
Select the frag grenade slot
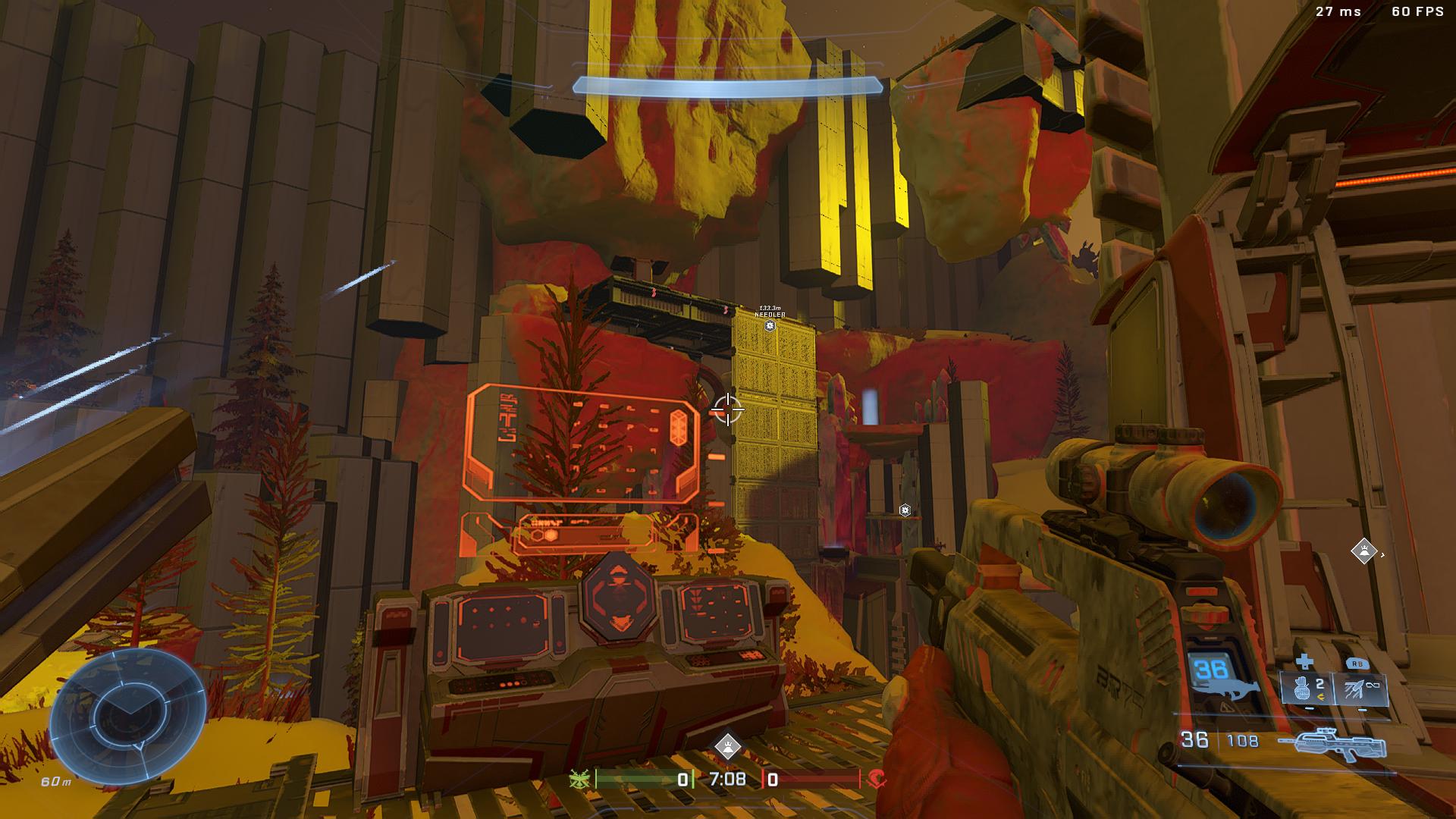click(1307, 688)
